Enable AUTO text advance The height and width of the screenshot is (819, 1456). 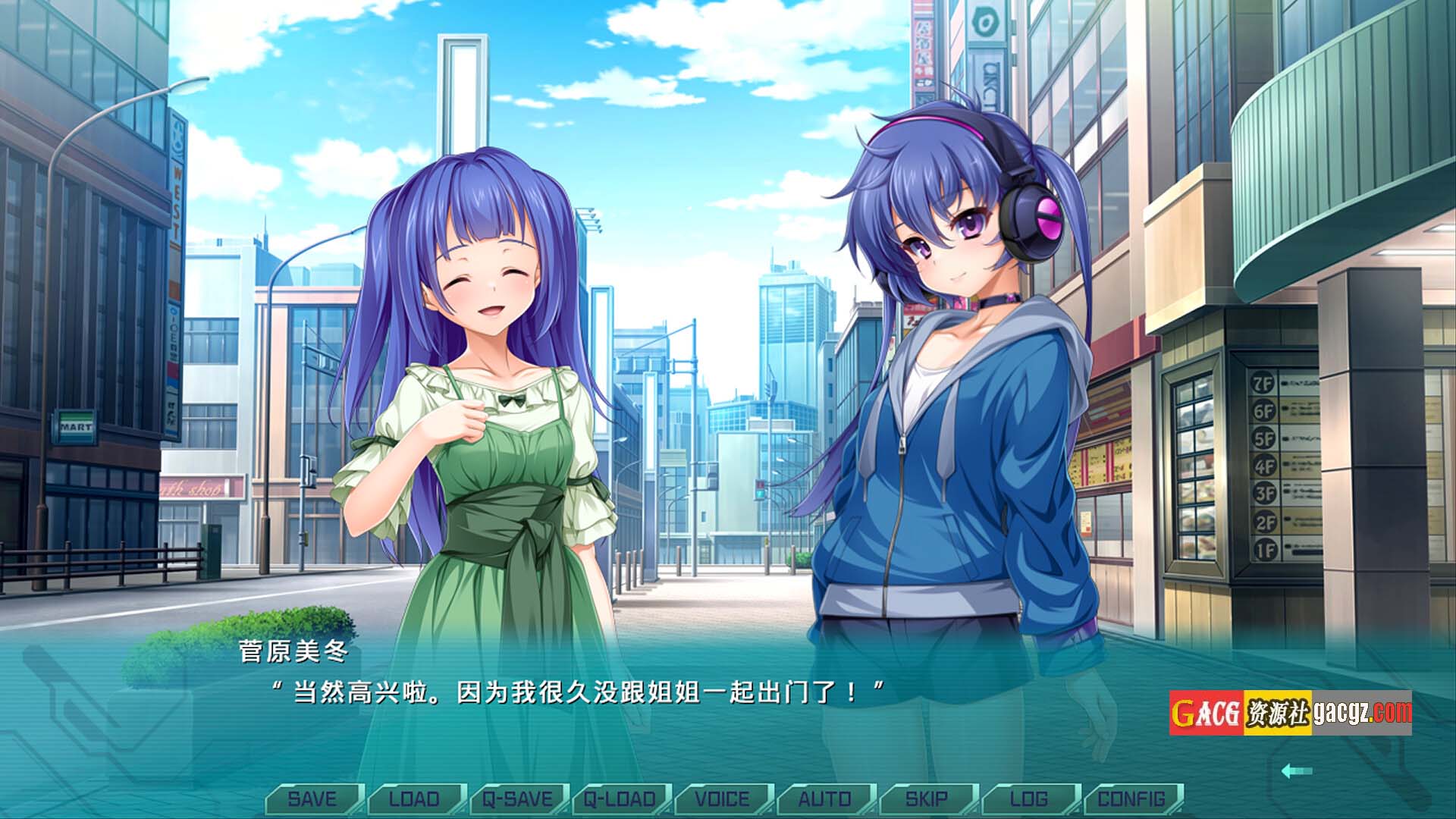pos(824,799)
